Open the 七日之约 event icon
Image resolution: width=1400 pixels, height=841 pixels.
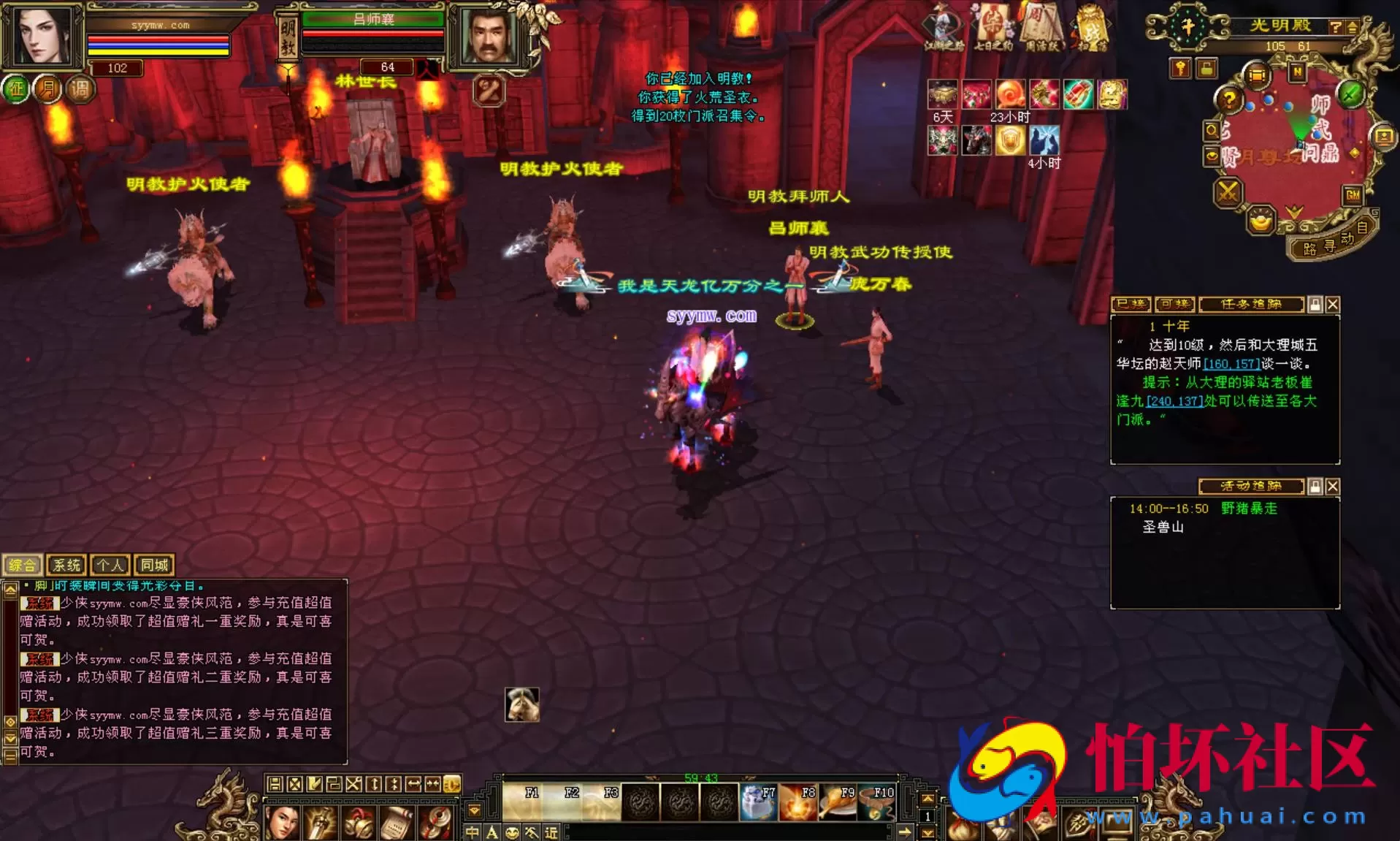(x=993, y=27)
